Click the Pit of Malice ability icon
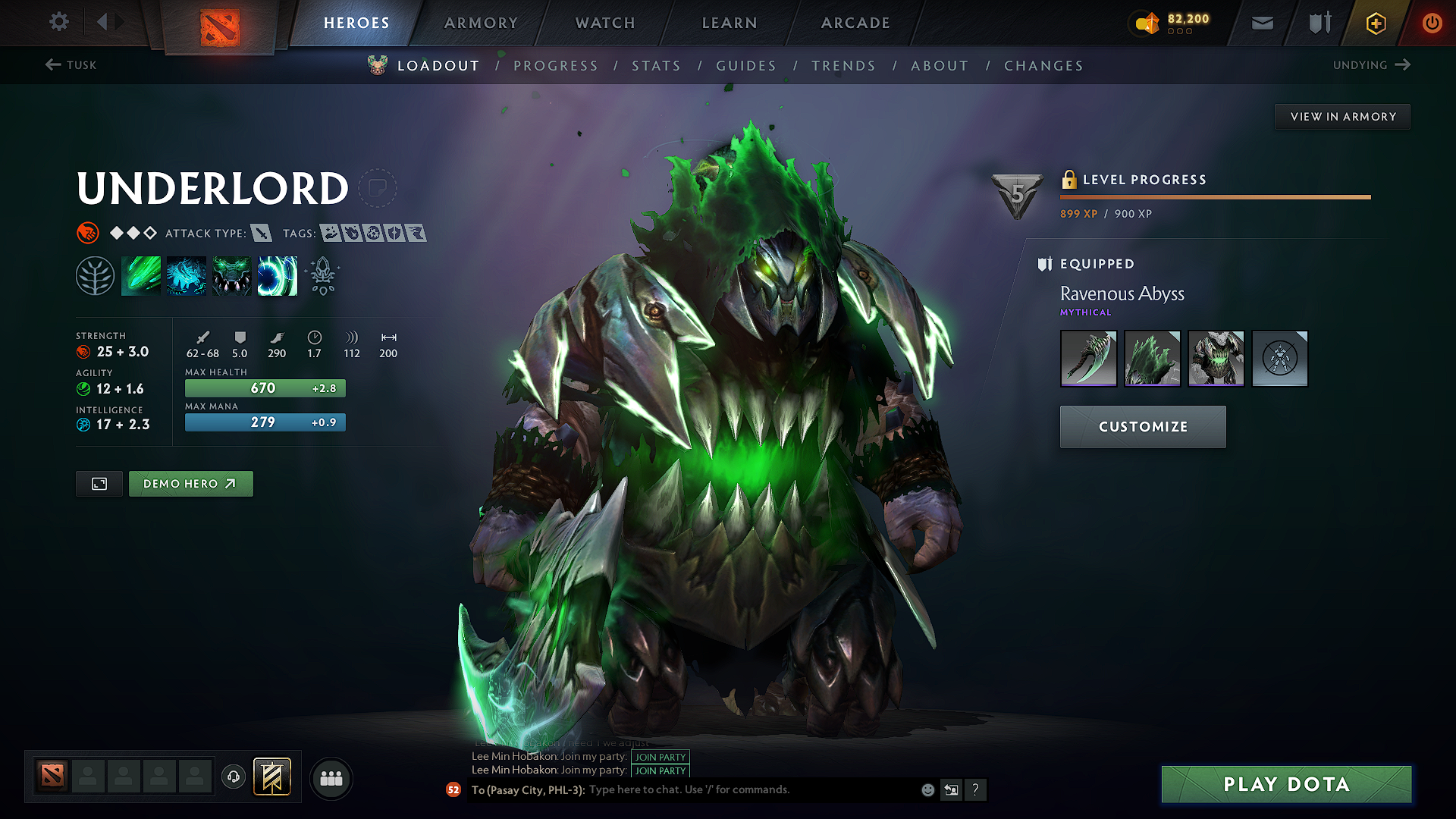This screenshot has width=1456, height=819. 187,276
